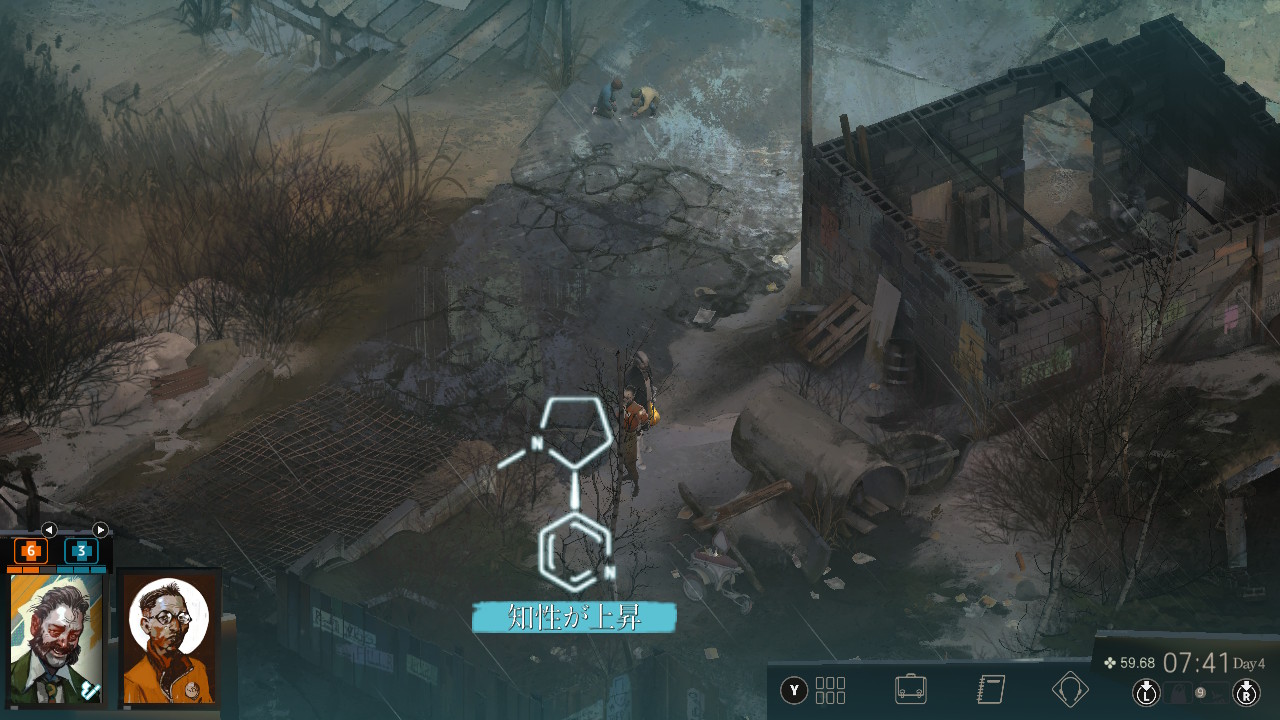
Task: Open the Thought Cabinet head icon
Action: (1070, 689)
